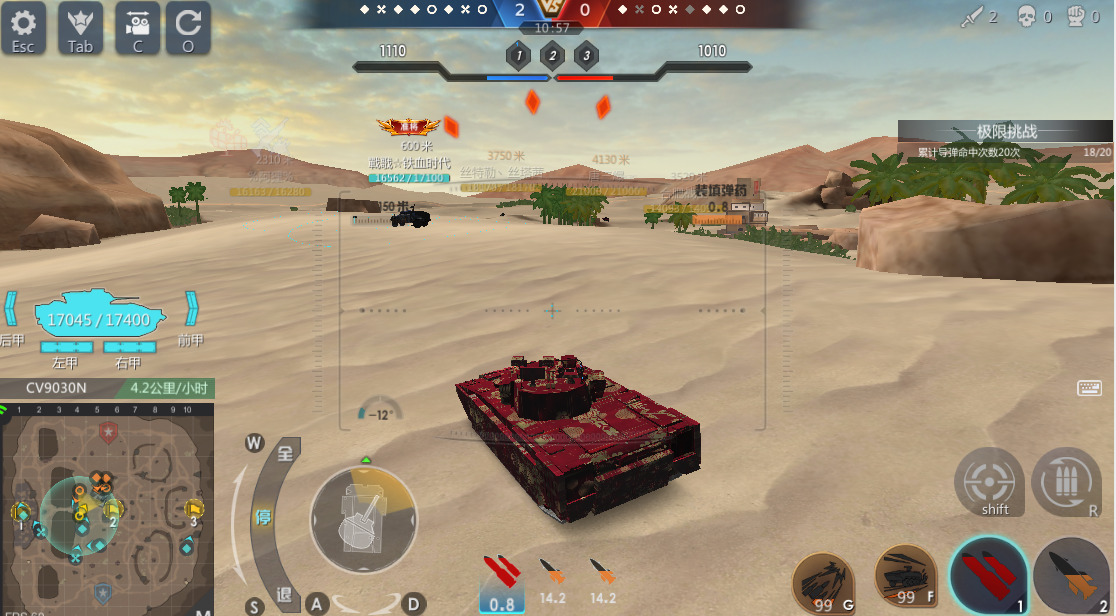
Task: Use the airstrike skill marked G
Action: click(x=824, y=582)
